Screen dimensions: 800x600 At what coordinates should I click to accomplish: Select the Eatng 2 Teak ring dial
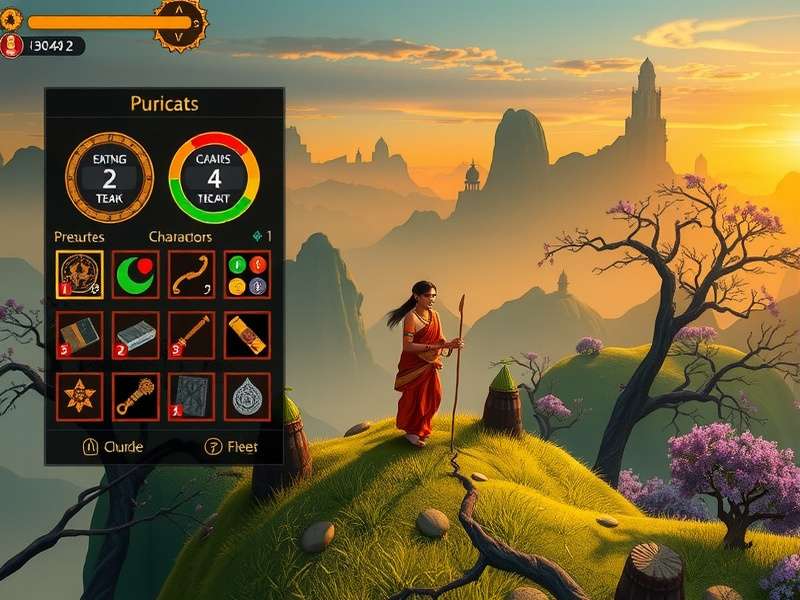(109, 178)
